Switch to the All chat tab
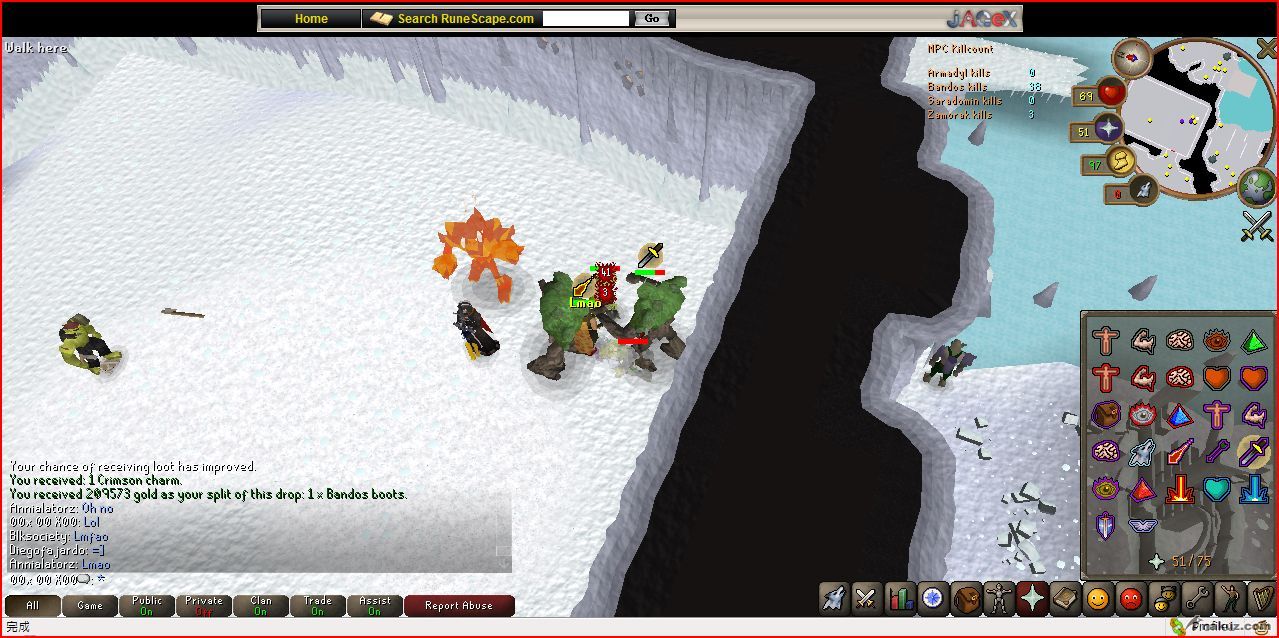Viewport: 1279px width, 638px height. [32, 605]
